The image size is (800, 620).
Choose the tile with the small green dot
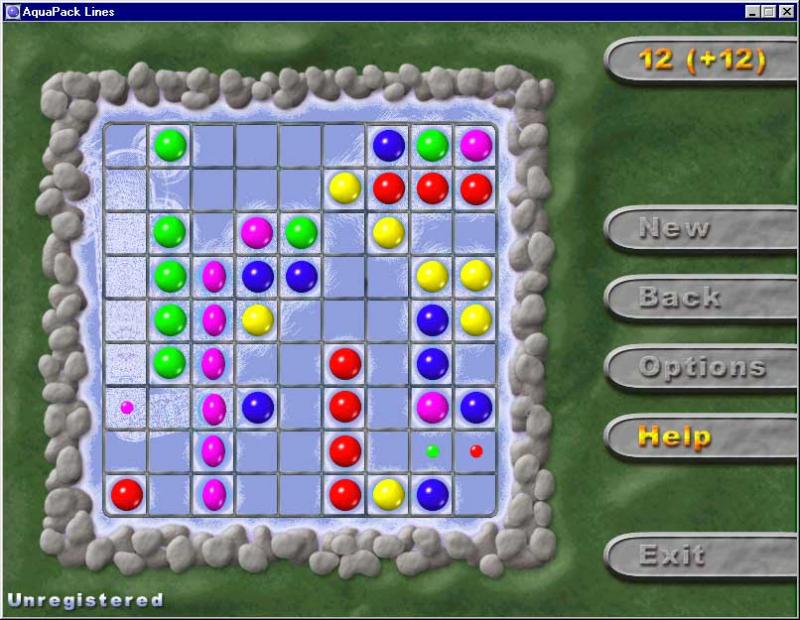433,451
